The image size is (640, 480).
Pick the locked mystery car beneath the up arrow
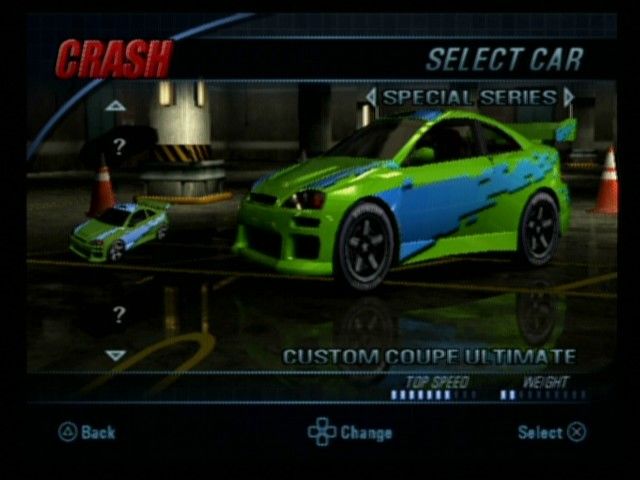click(120, 147)
